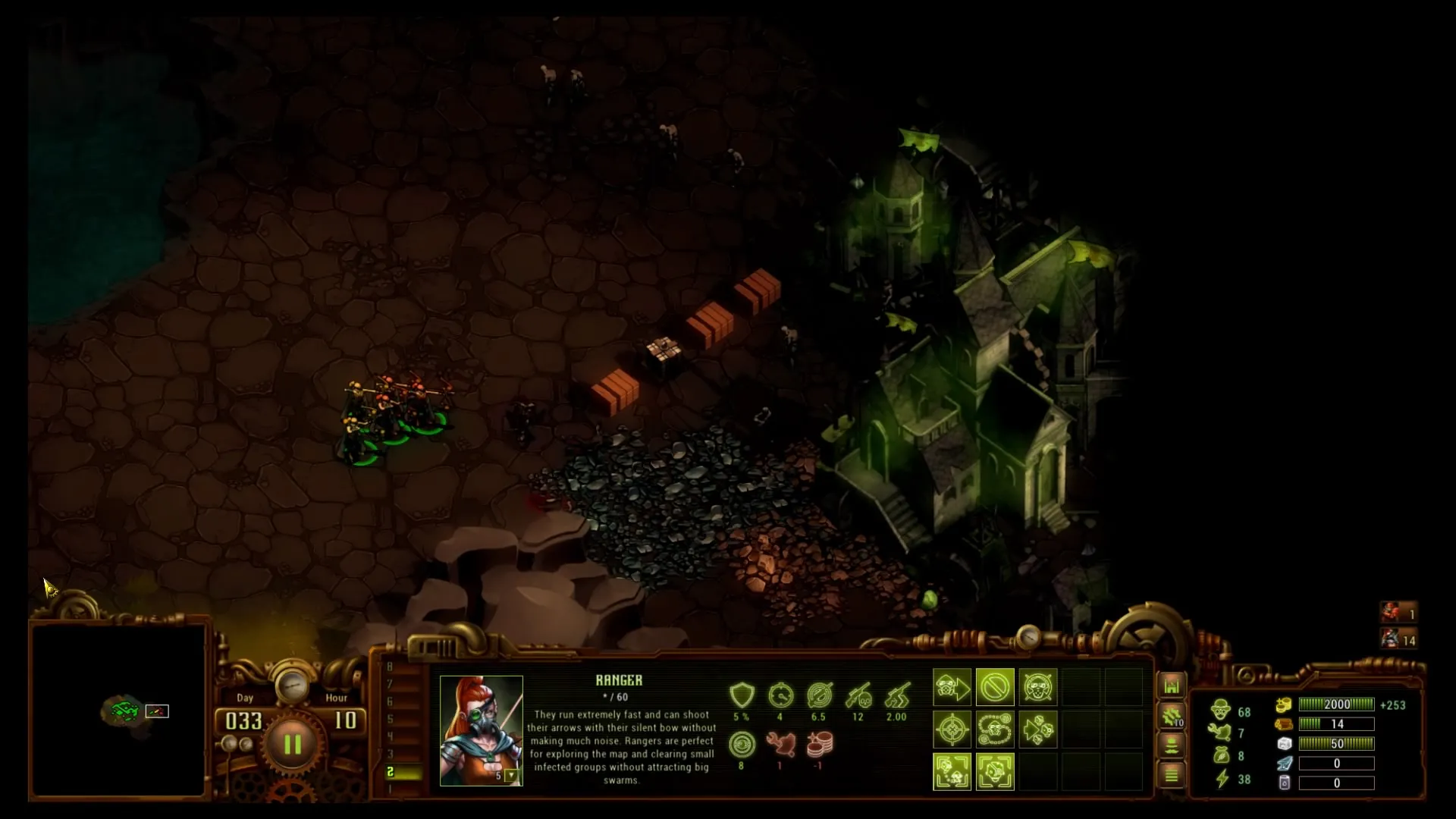
Task: Click the minimap
Action: [x=118, y=710]
